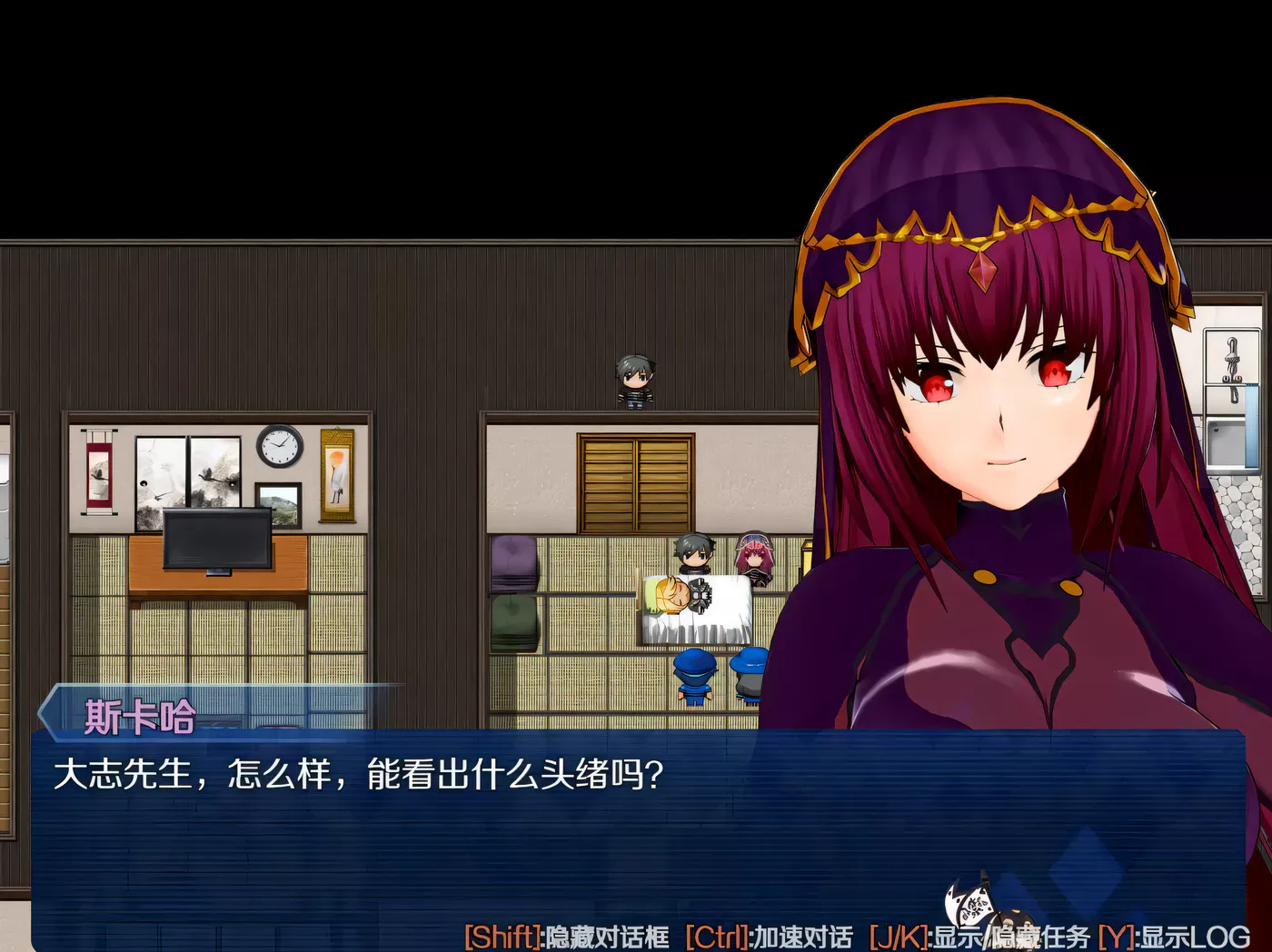The height and width of the screenshot is (952, 1272).
Task: Open the log via [Y]:显示LOG hint
Action: [1177, 936]
